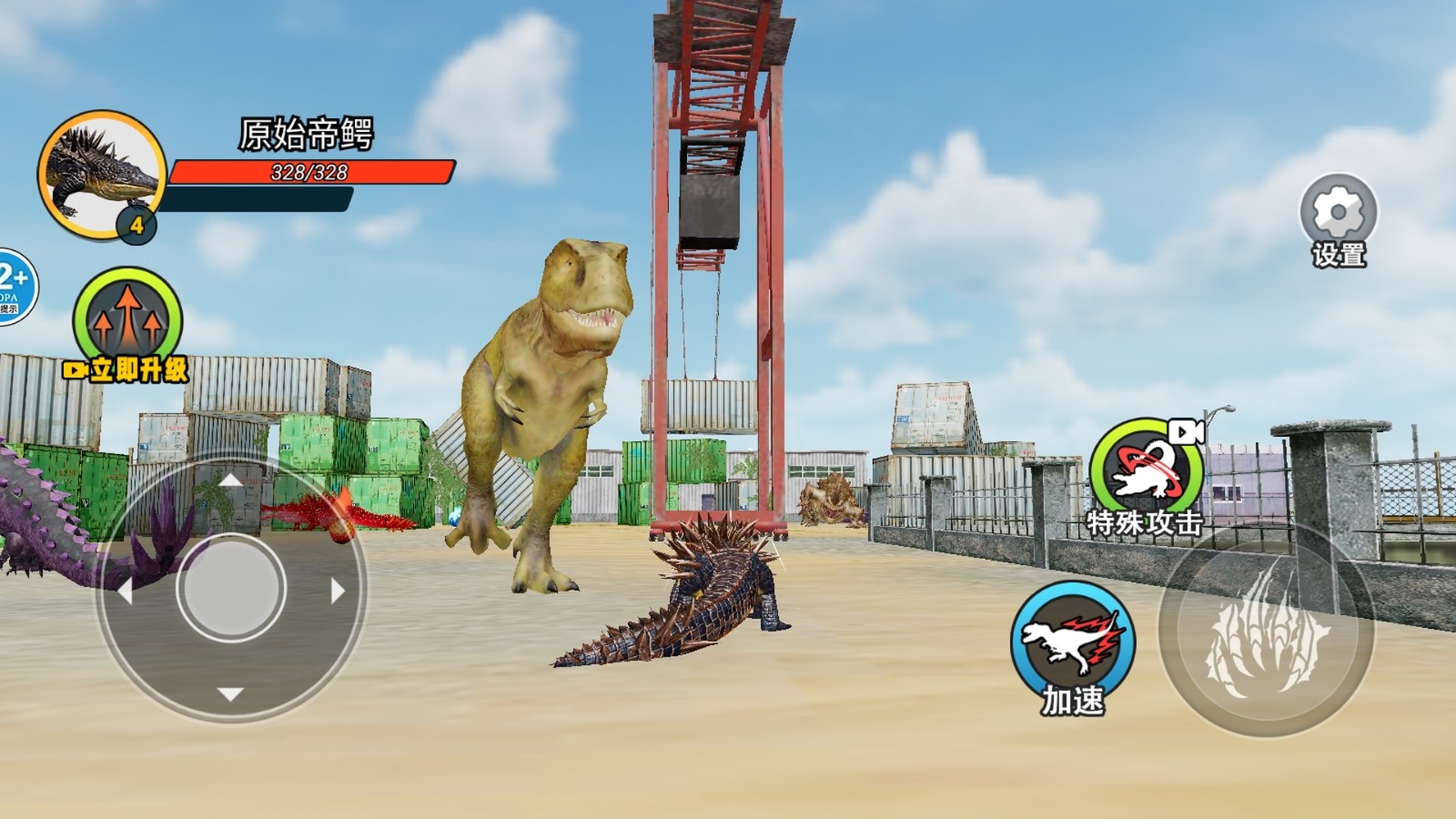Click the joystick's right arrow
1456x819 pixels.
tap(338, 591)
